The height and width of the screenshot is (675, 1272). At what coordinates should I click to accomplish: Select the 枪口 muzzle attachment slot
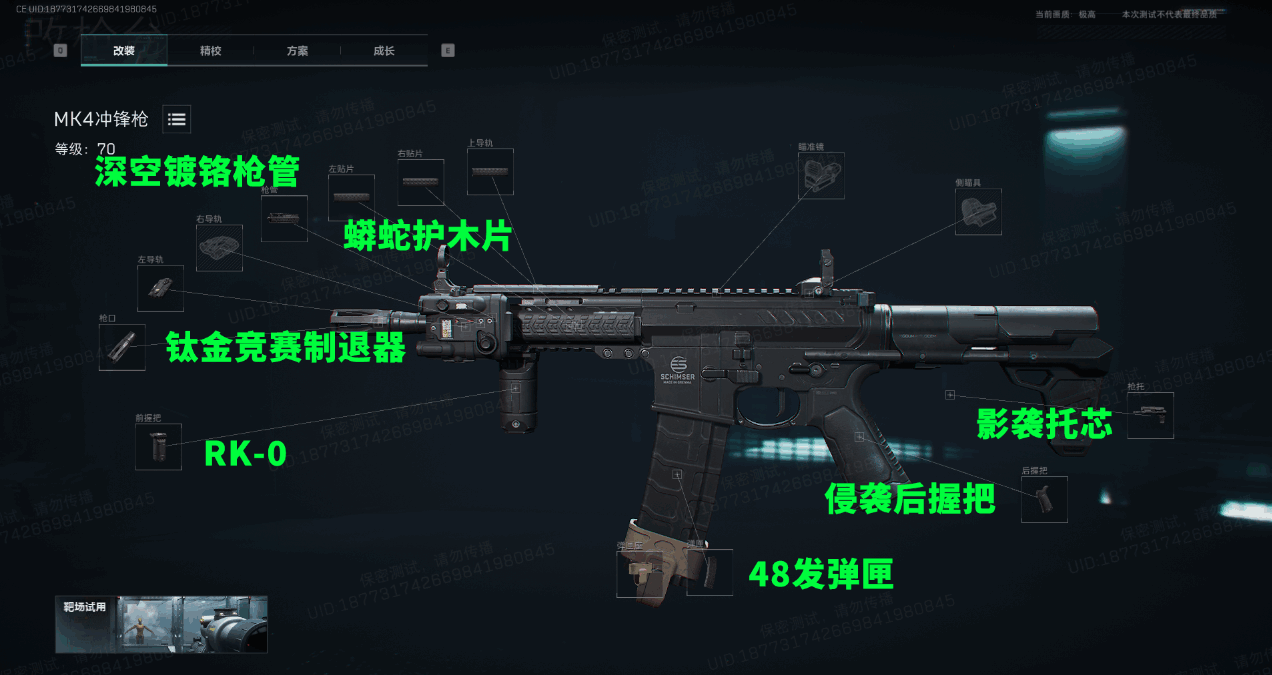point(122,348)
